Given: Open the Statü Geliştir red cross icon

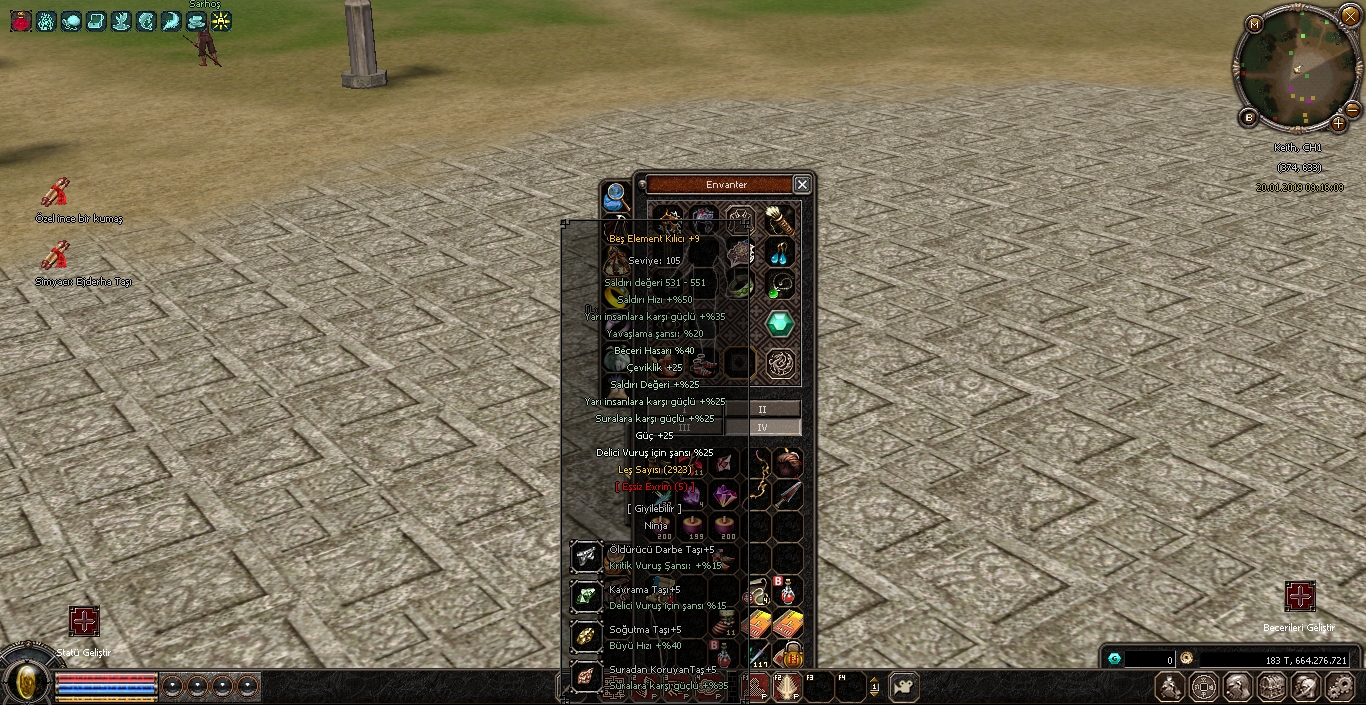Looking at the screenshot, I should click(84, 621).
